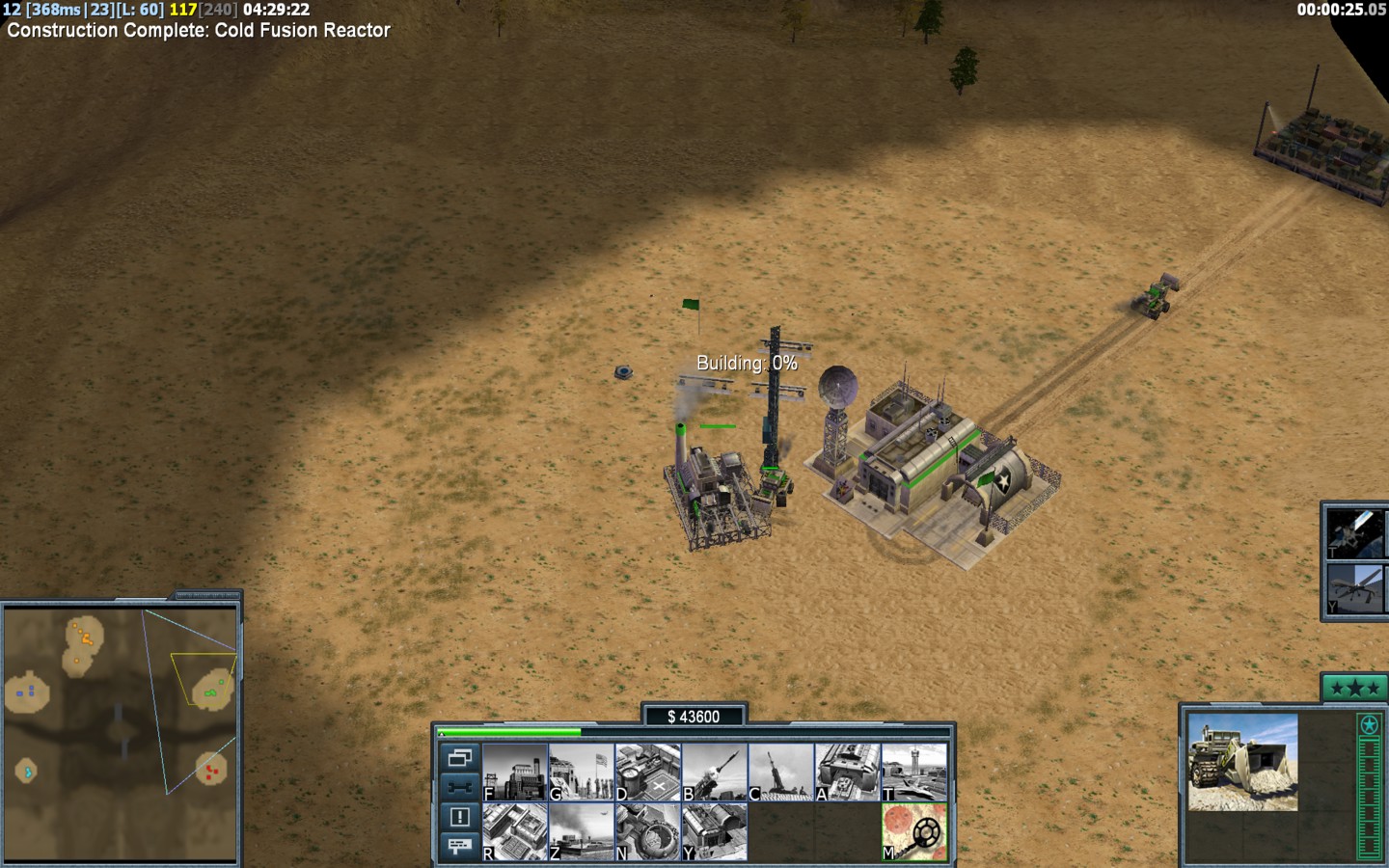Click the exclamation mark button
This screenshot has width=1389, height=868.
coord(459,817)
